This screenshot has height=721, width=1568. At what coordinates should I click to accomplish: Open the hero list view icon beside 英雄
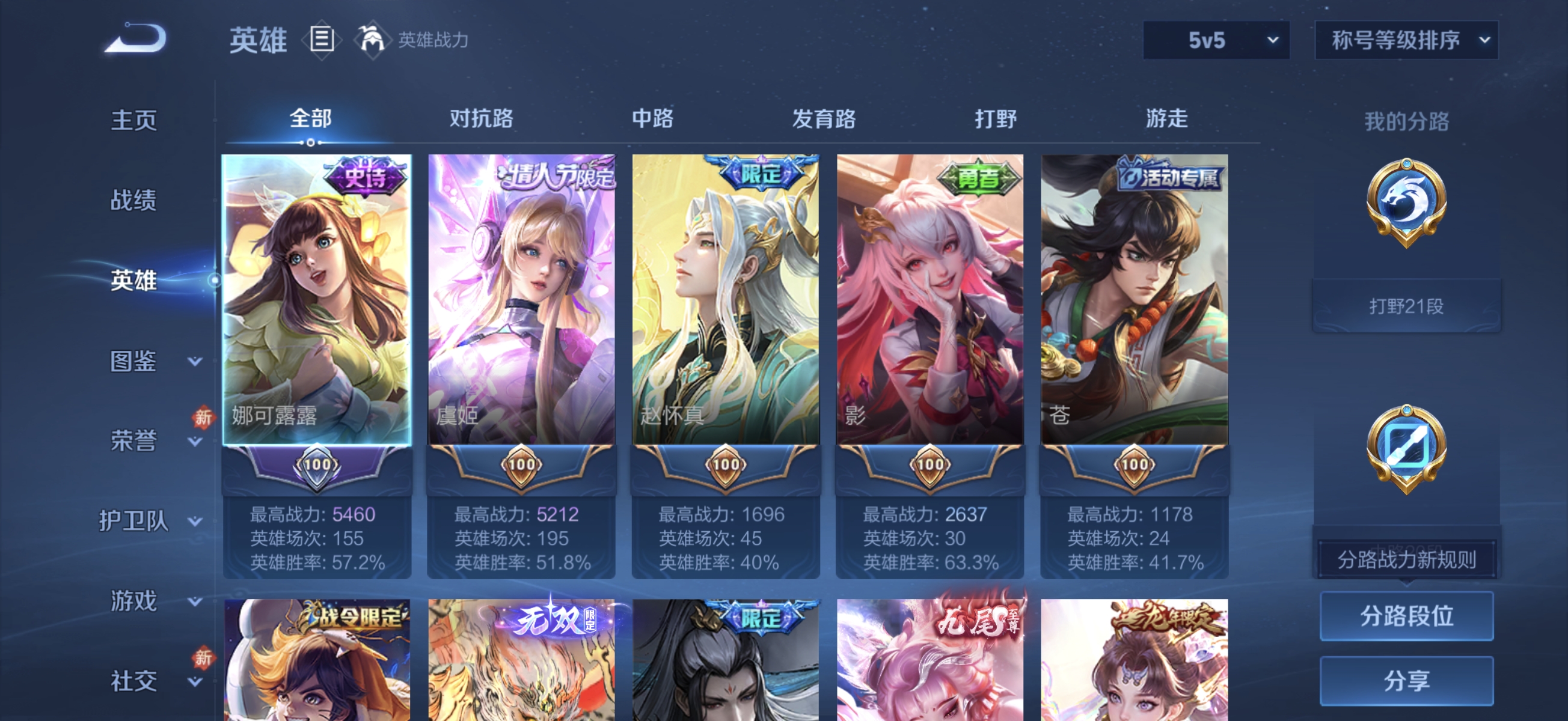tap(322, 40)
